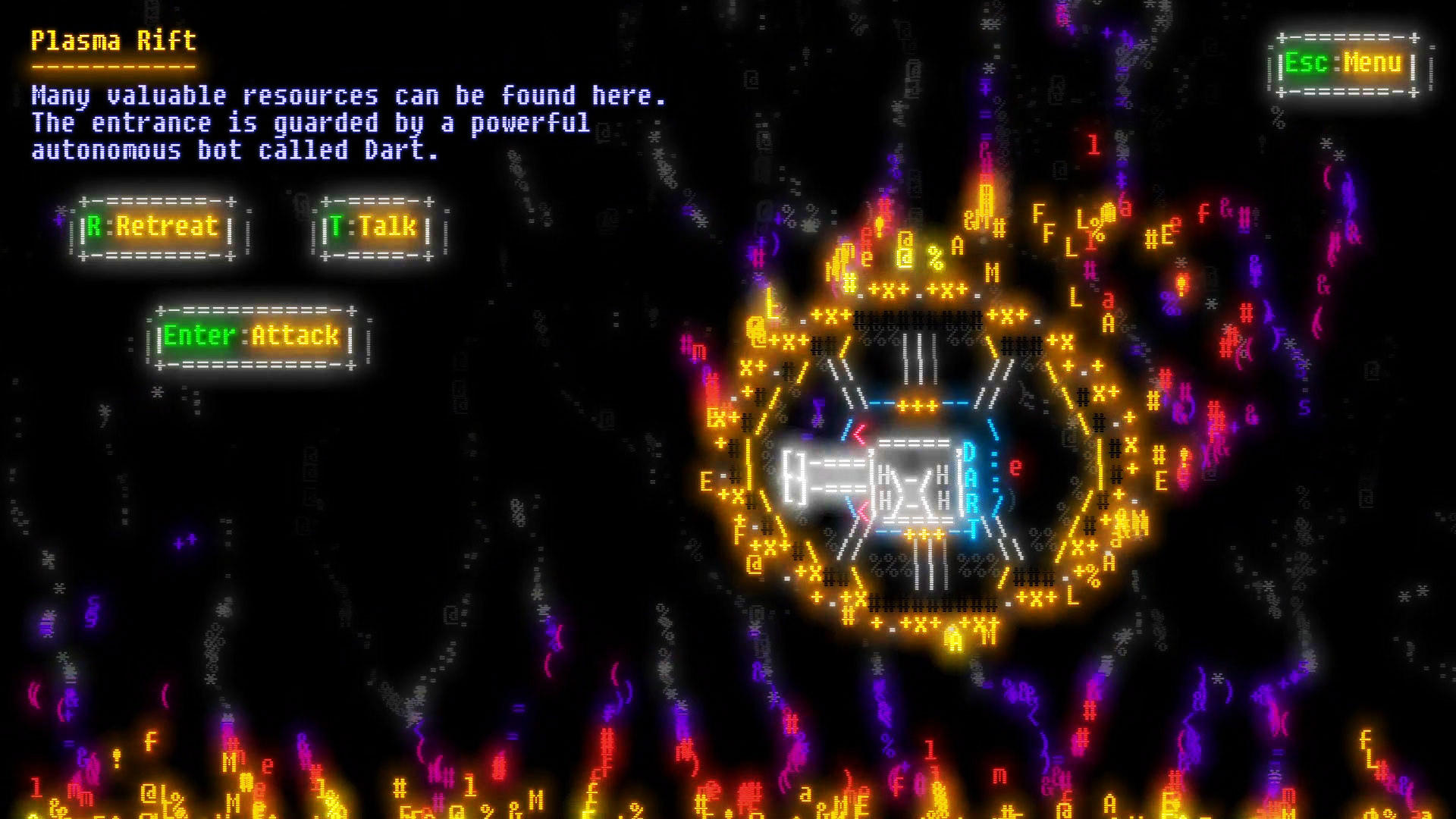Image resolution: width=1456 pixels, height=819 pixels.
Task: Choose the Retreat option
Action: pos(157,227)
